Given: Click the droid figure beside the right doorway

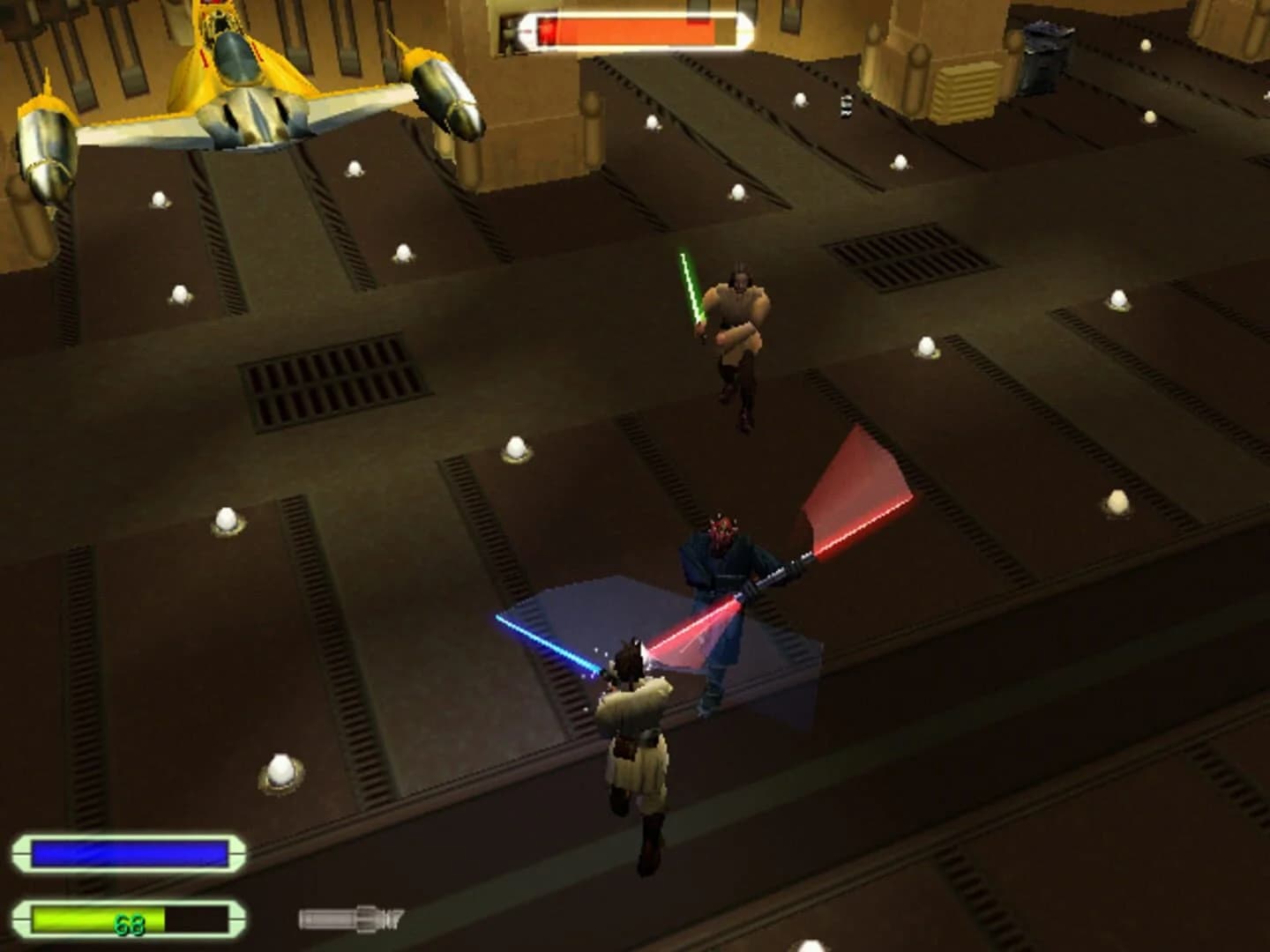Looking at the screenshot, I should click(845, 106).
